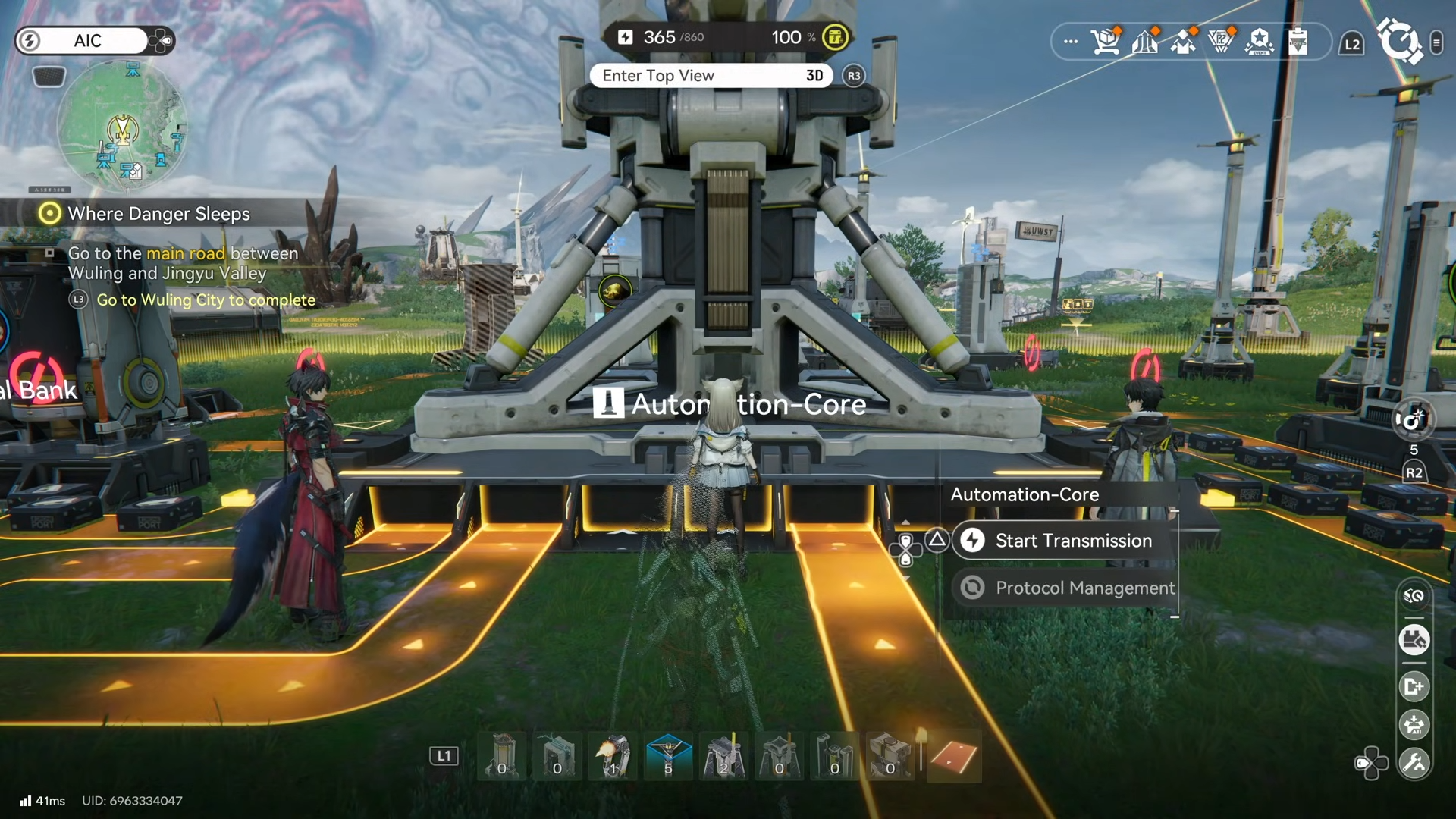Open the wrench build tools button
This screenshot has width=1456, height=819.
point(1414,763)
